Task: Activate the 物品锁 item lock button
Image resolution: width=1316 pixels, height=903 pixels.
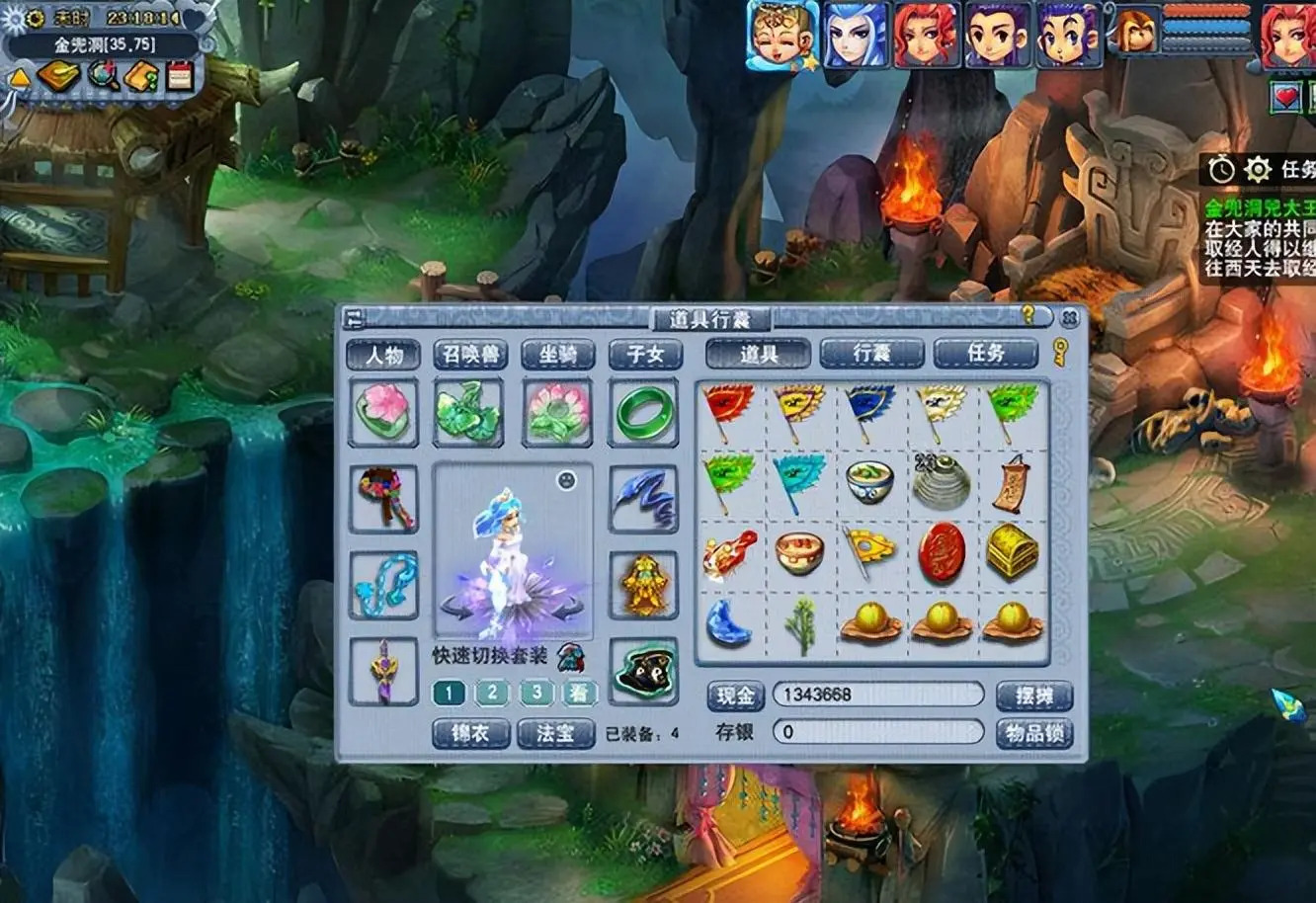Action: (x=1033, y=733)
